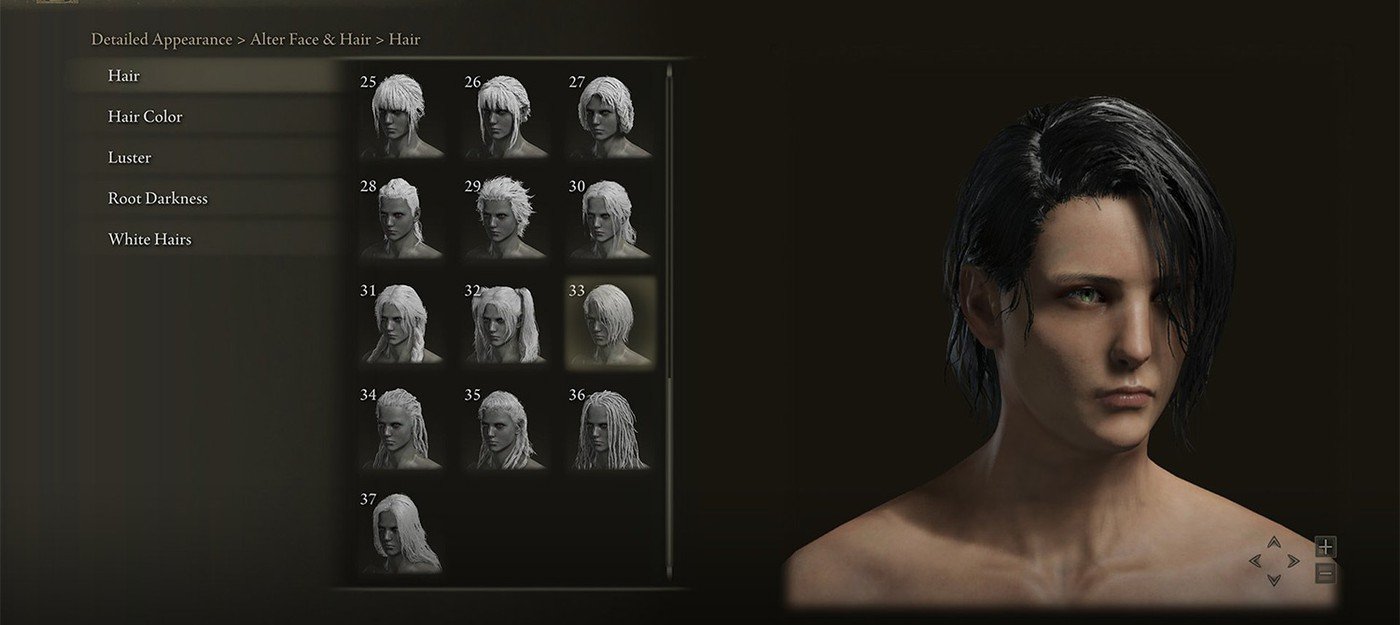The height and width of the screenshot is (625, 1400).
Task: Select hairstyle number 30
Action: click(x=610, y=218)
